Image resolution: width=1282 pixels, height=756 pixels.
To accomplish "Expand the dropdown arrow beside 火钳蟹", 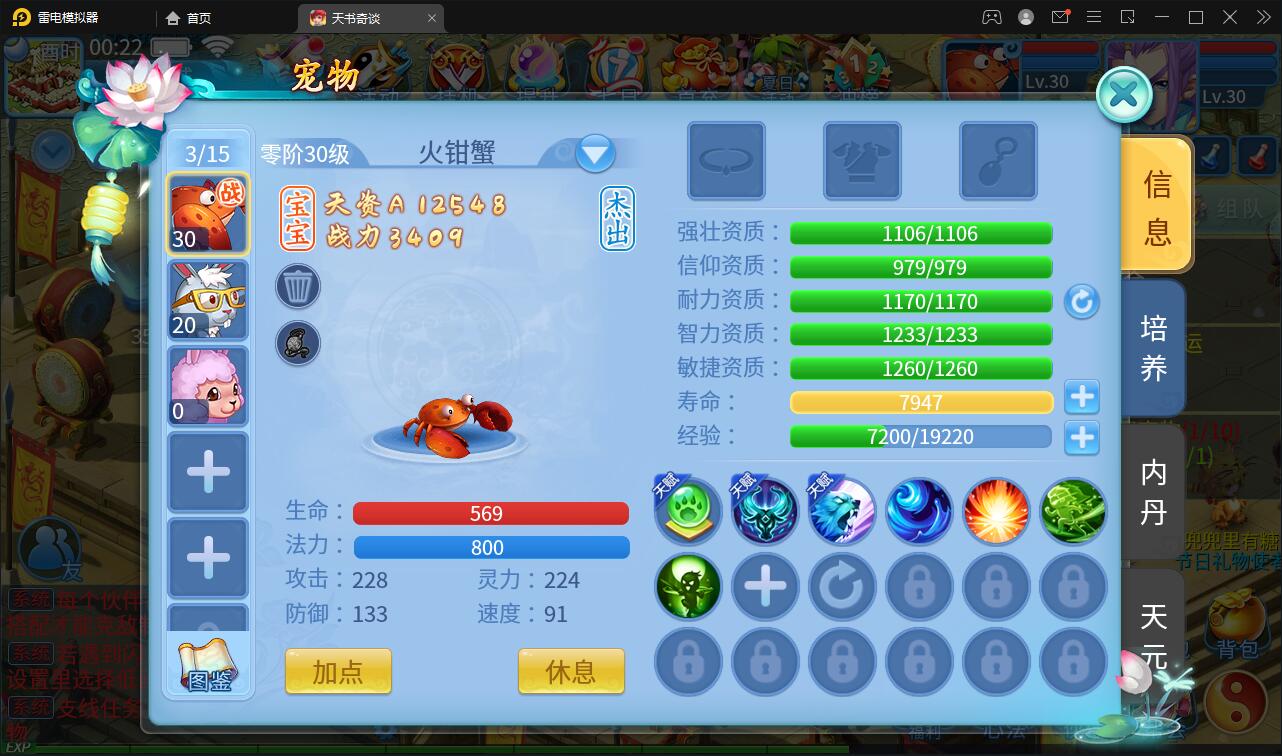I will coord(595,152).
